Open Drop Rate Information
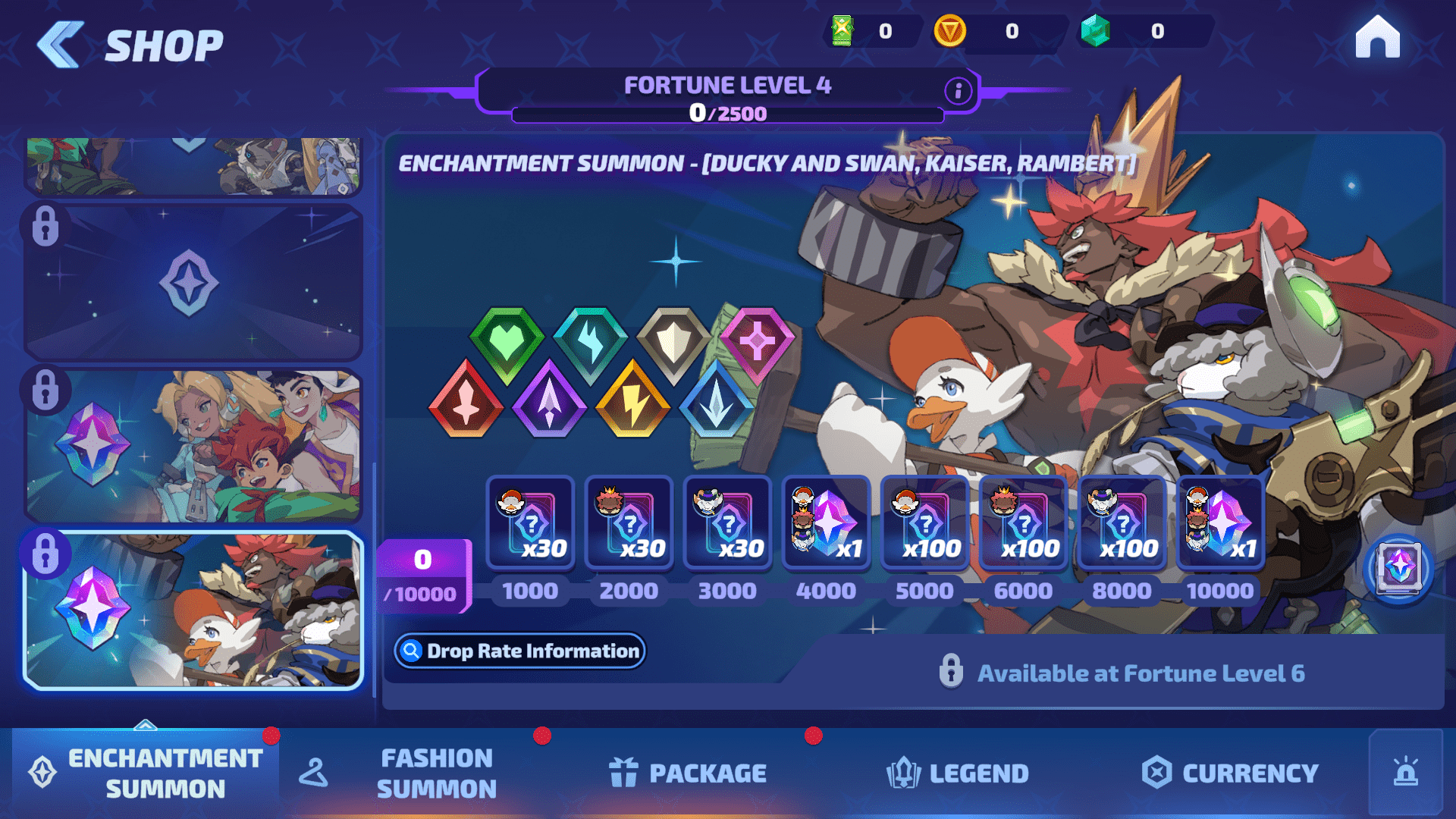Screen dimensions: 1456x819 [520, 651]
